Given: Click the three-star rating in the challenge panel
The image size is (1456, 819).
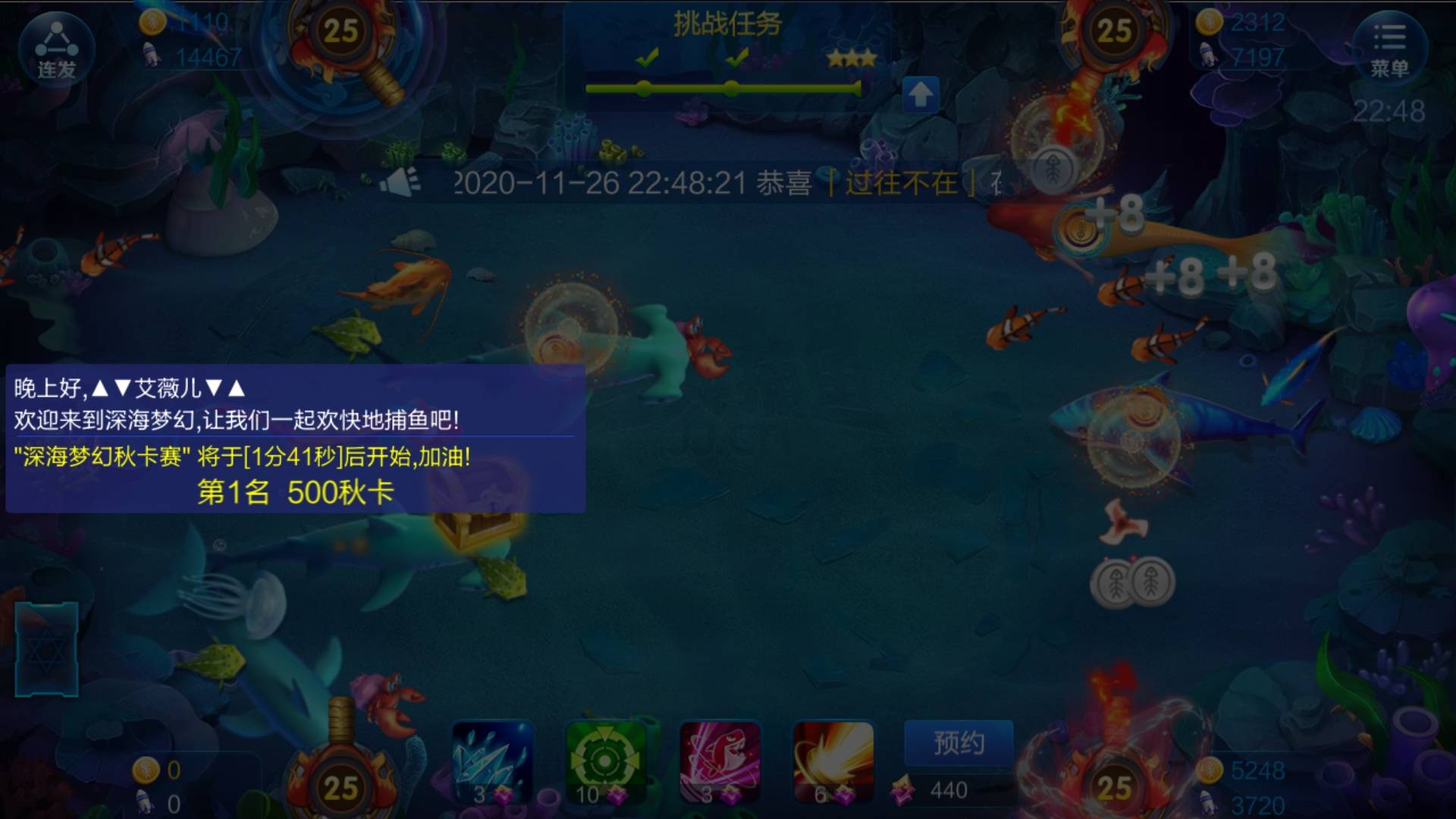Looking at the screenshot, I should pyautogui.click(x=852, y=59).
